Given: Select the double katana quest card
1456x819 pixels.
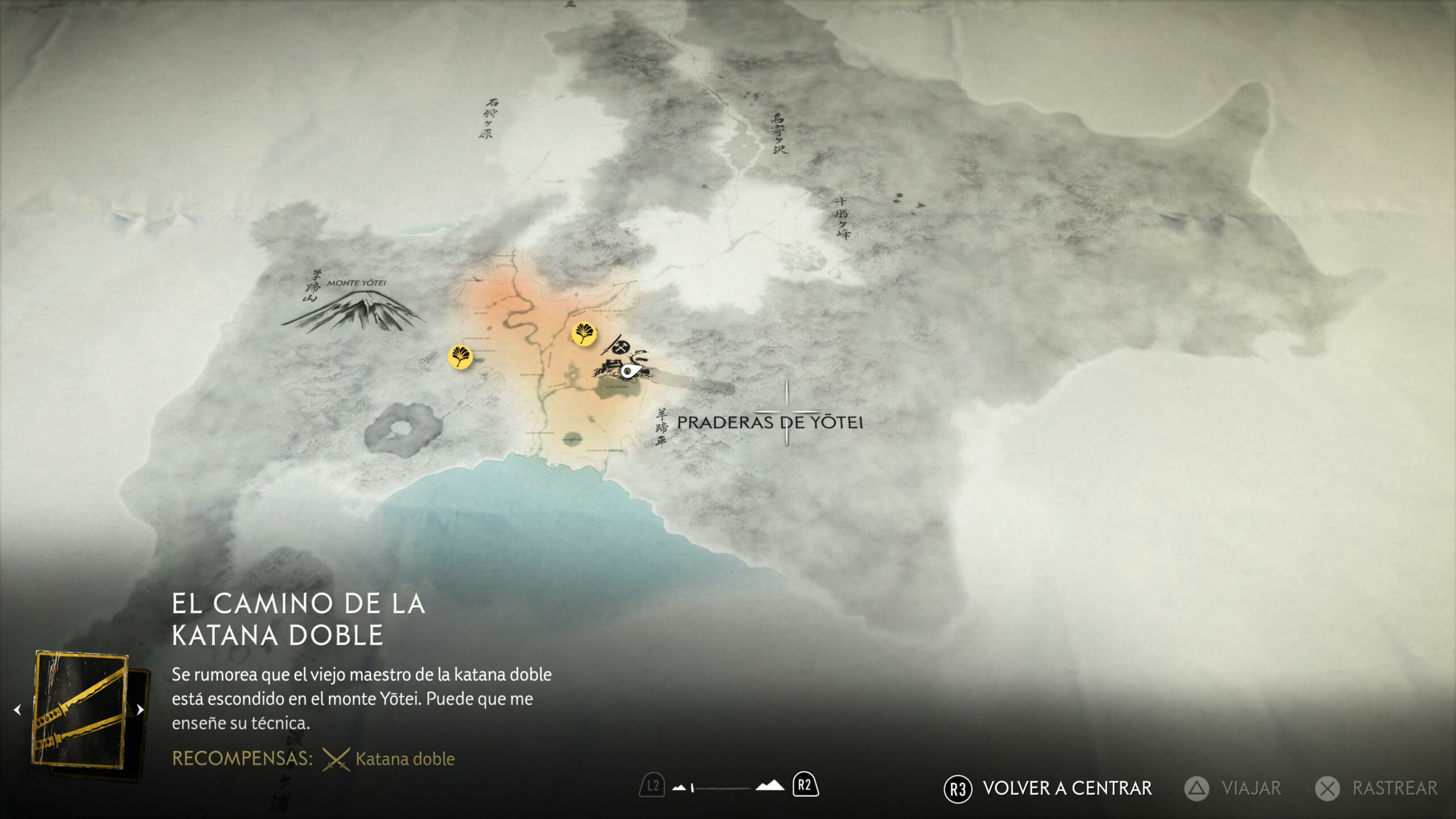Looking at the screenshot, I should [x=81, y=711].
